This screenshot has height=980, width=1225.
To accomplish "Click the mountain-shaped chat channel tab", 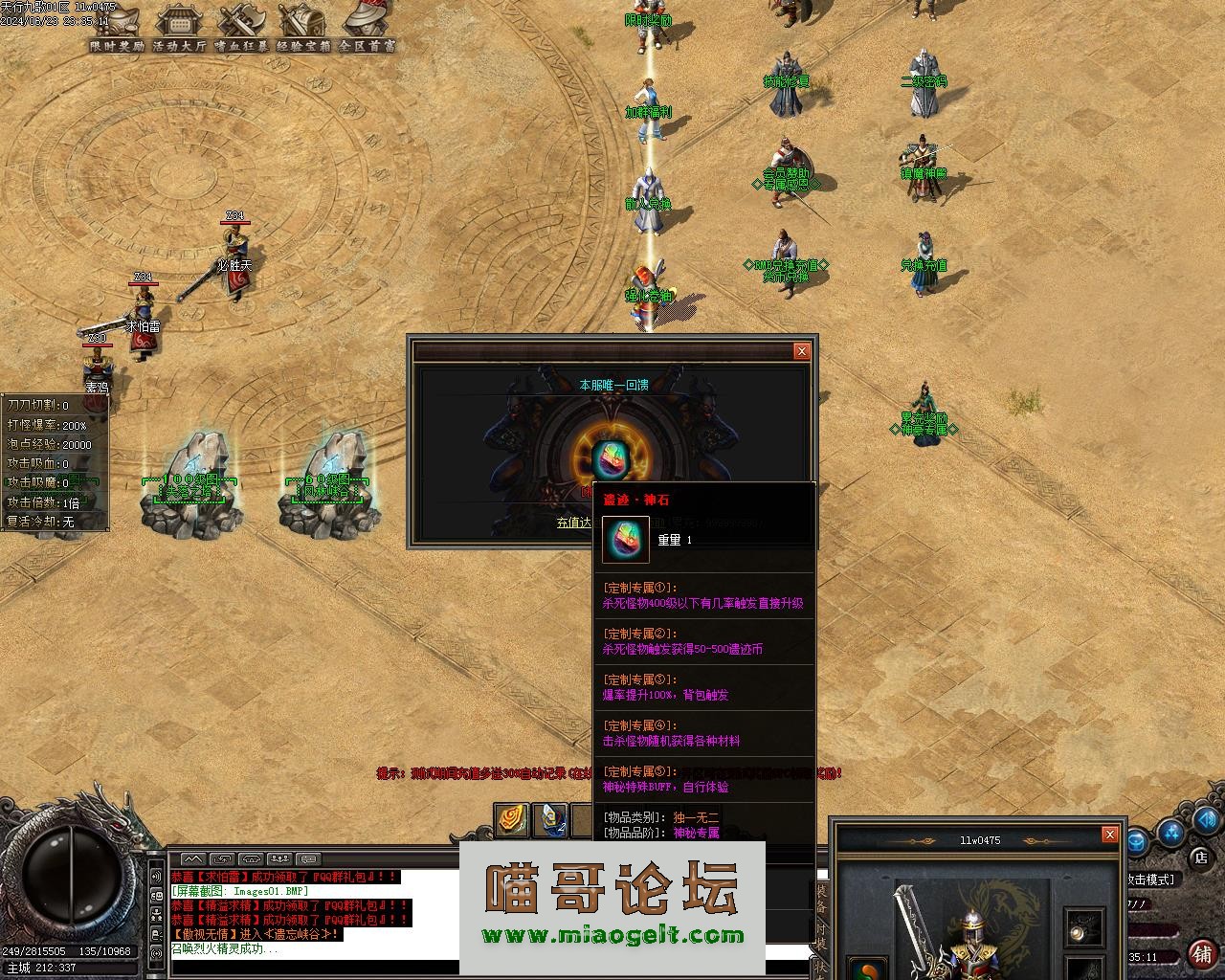I will pyautogui.click(x=192, y=859).
